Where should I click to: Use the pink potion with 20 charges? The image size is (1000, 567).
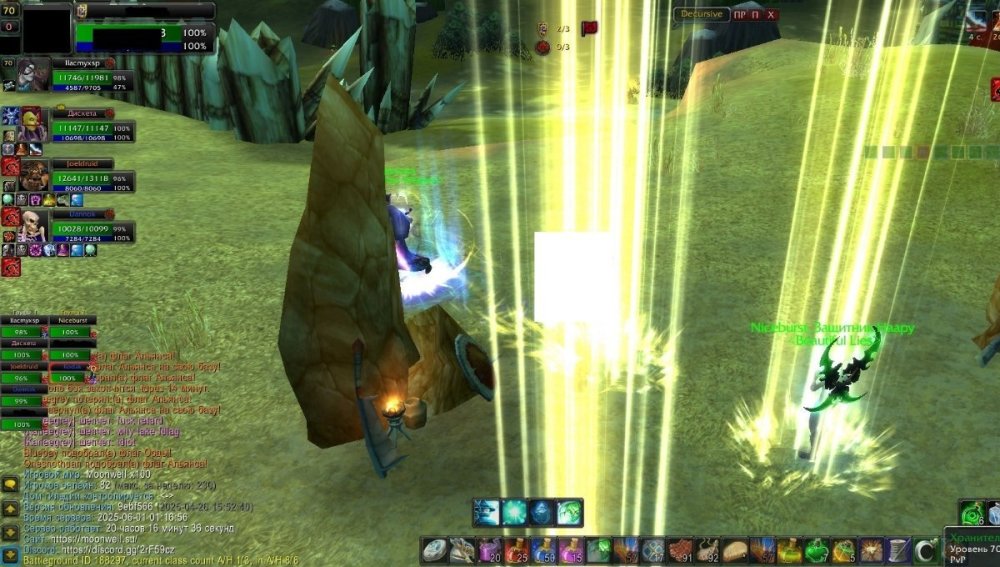coord(489,550)
